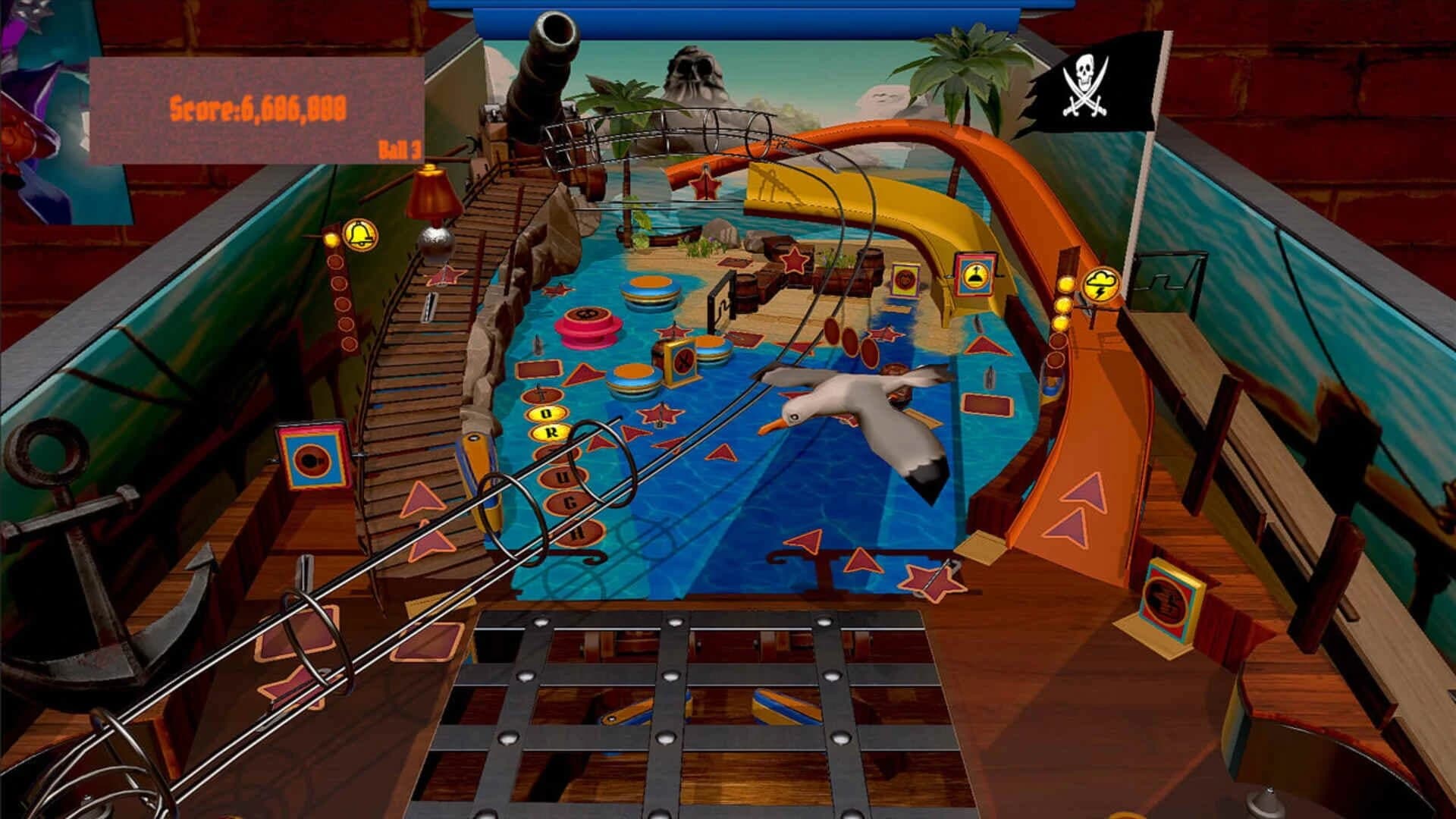Image resolution: width=1456 pixels, height=819 pixels.
Task: Click the monkey face target near the beach
Action: (905, 279)
